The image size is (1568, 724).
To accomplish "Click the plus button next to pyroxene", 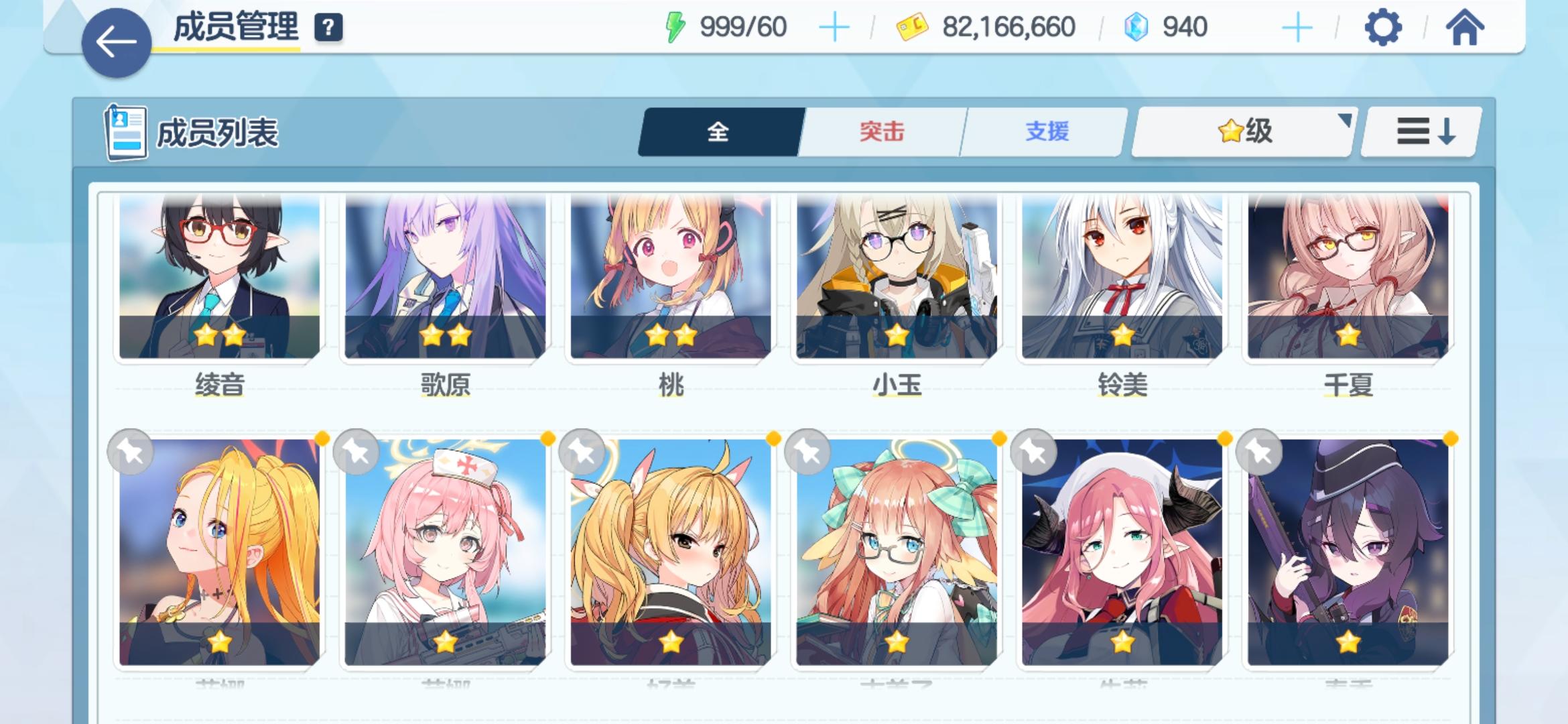I will point(1297,27).
